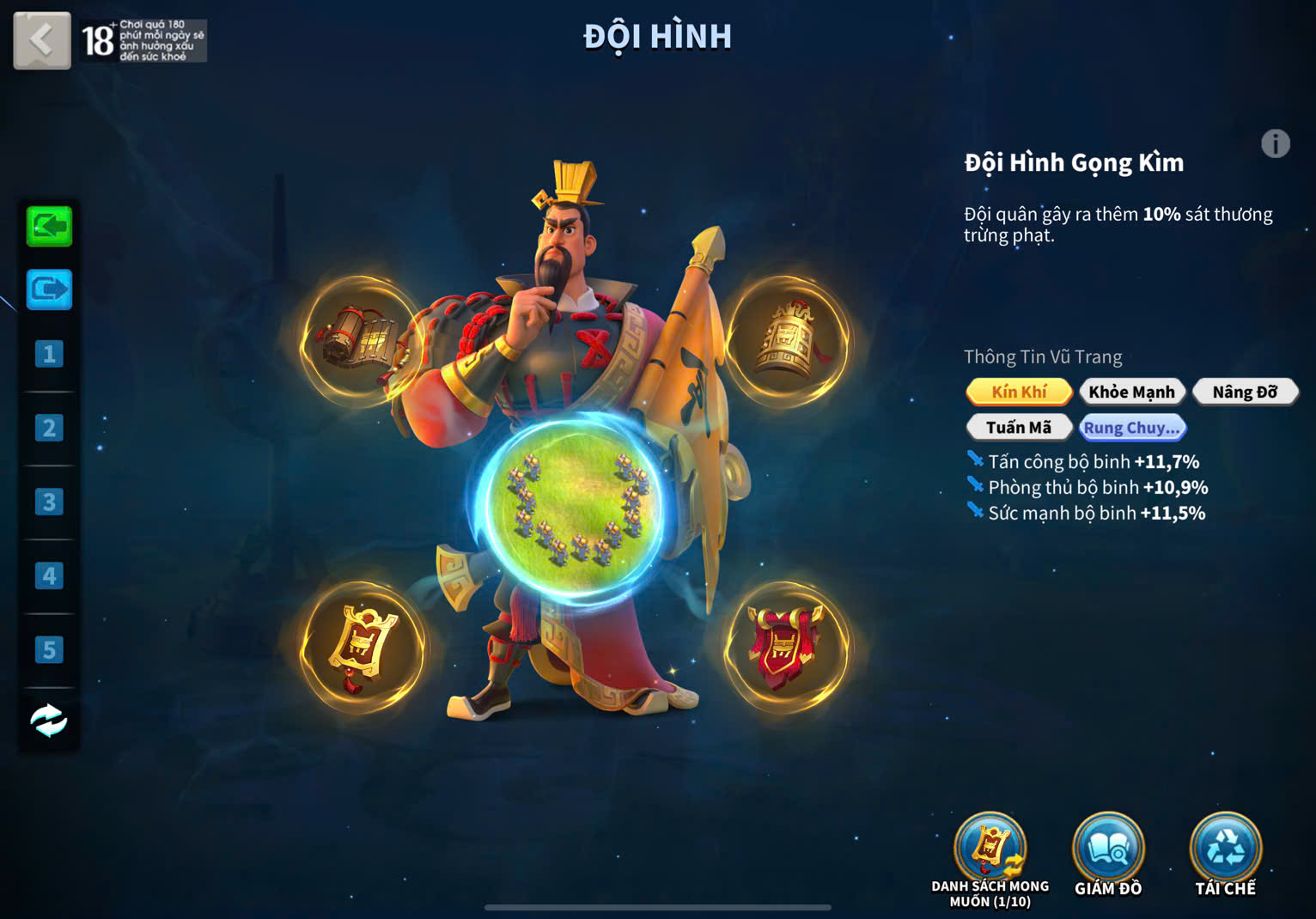Screen dimensions: 1316x919
Task: Select formation preset 2
Action: click(x=49, y=428)
